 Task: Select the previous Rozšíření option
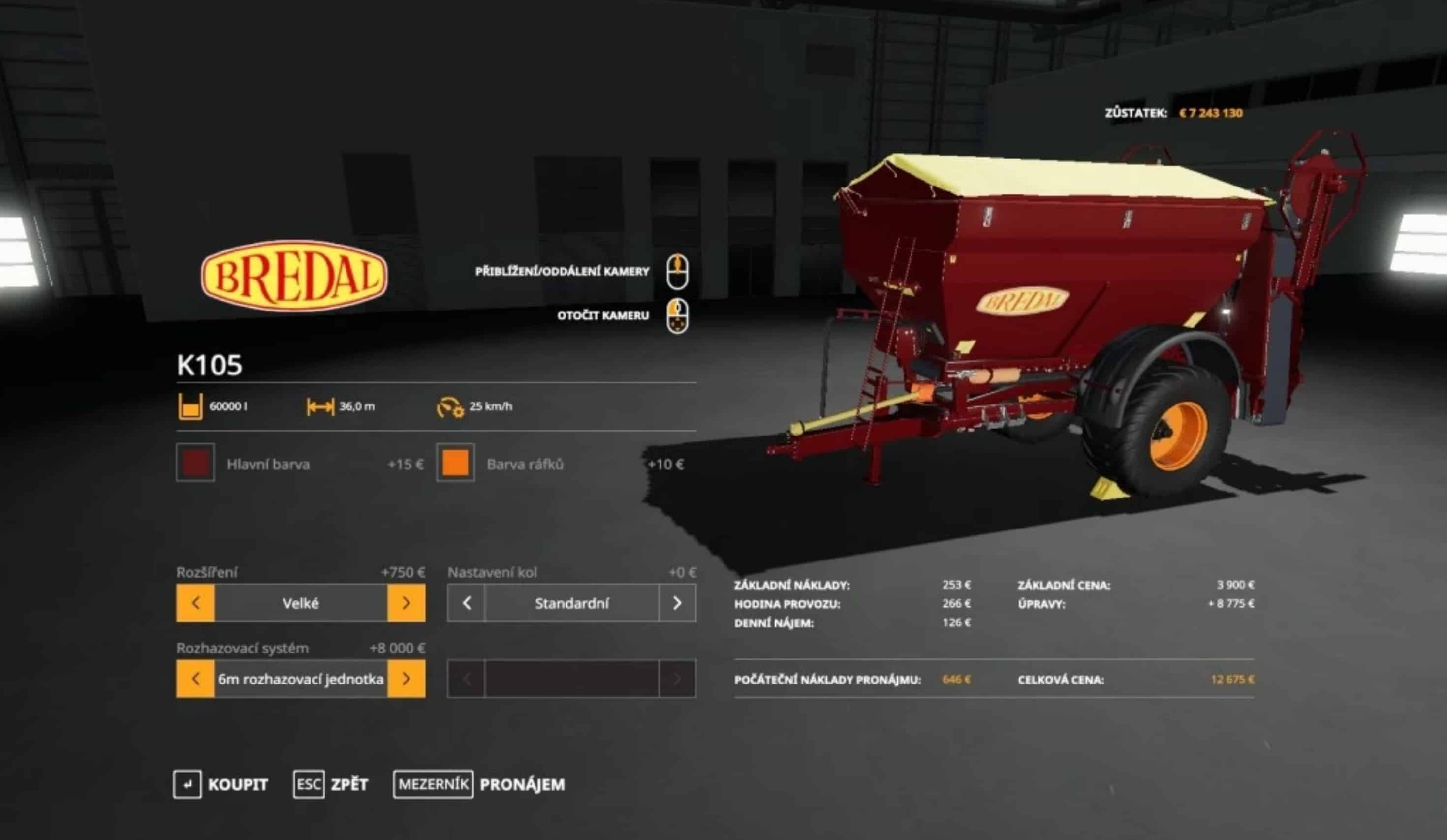click(x=195, y=603)
